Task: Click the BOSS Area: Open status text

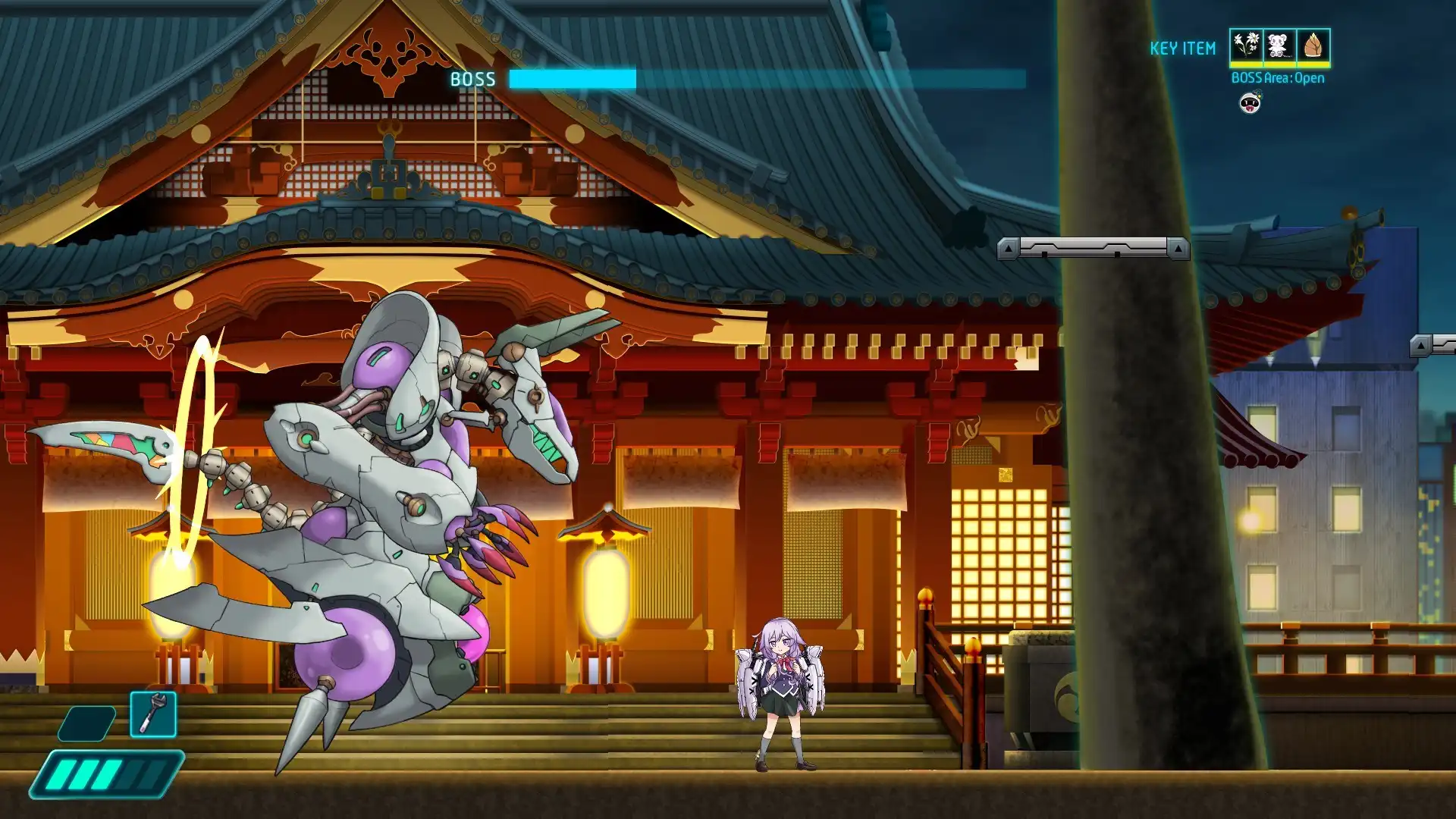Action: [x=1278, y=79]
